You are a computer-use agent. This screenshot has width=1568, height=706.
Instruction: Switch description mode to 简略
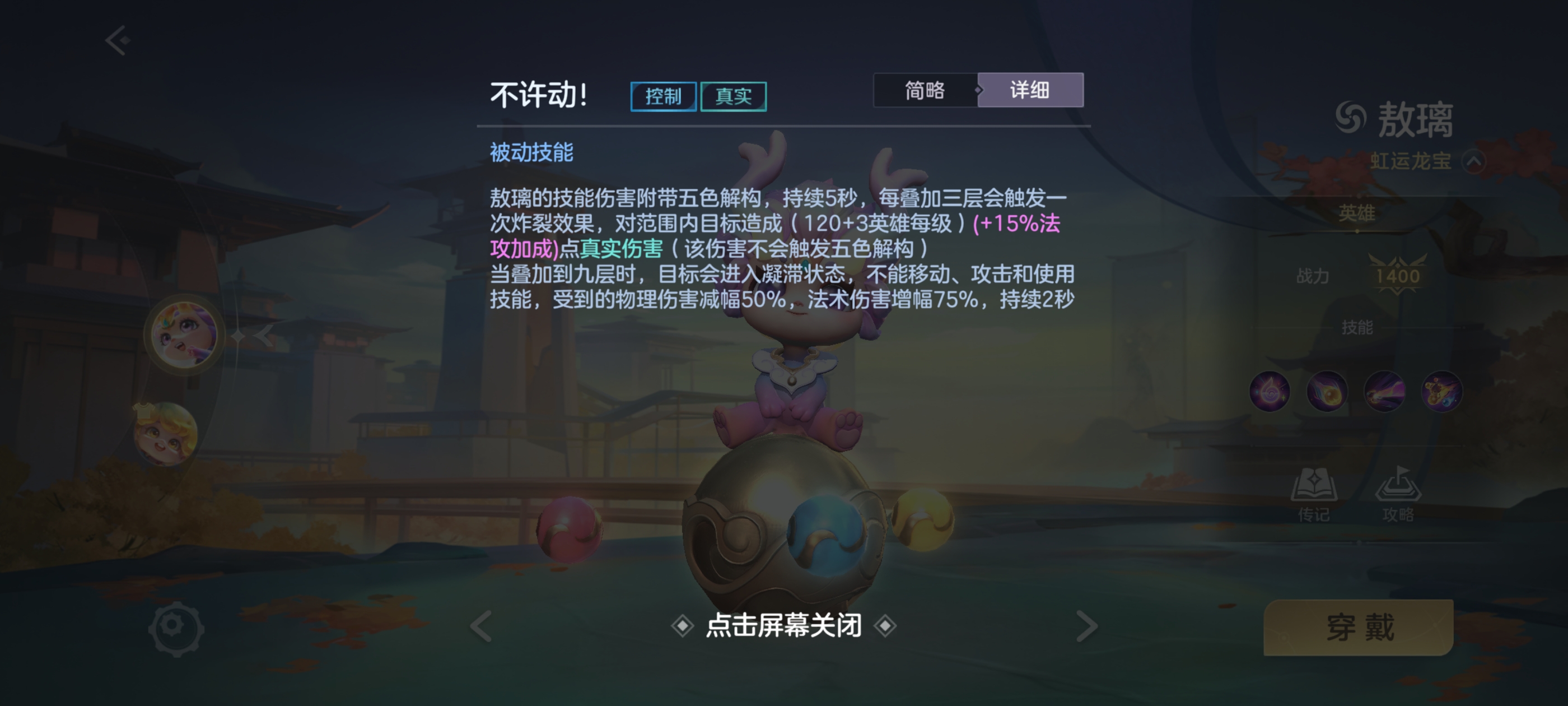click(925, 90)
